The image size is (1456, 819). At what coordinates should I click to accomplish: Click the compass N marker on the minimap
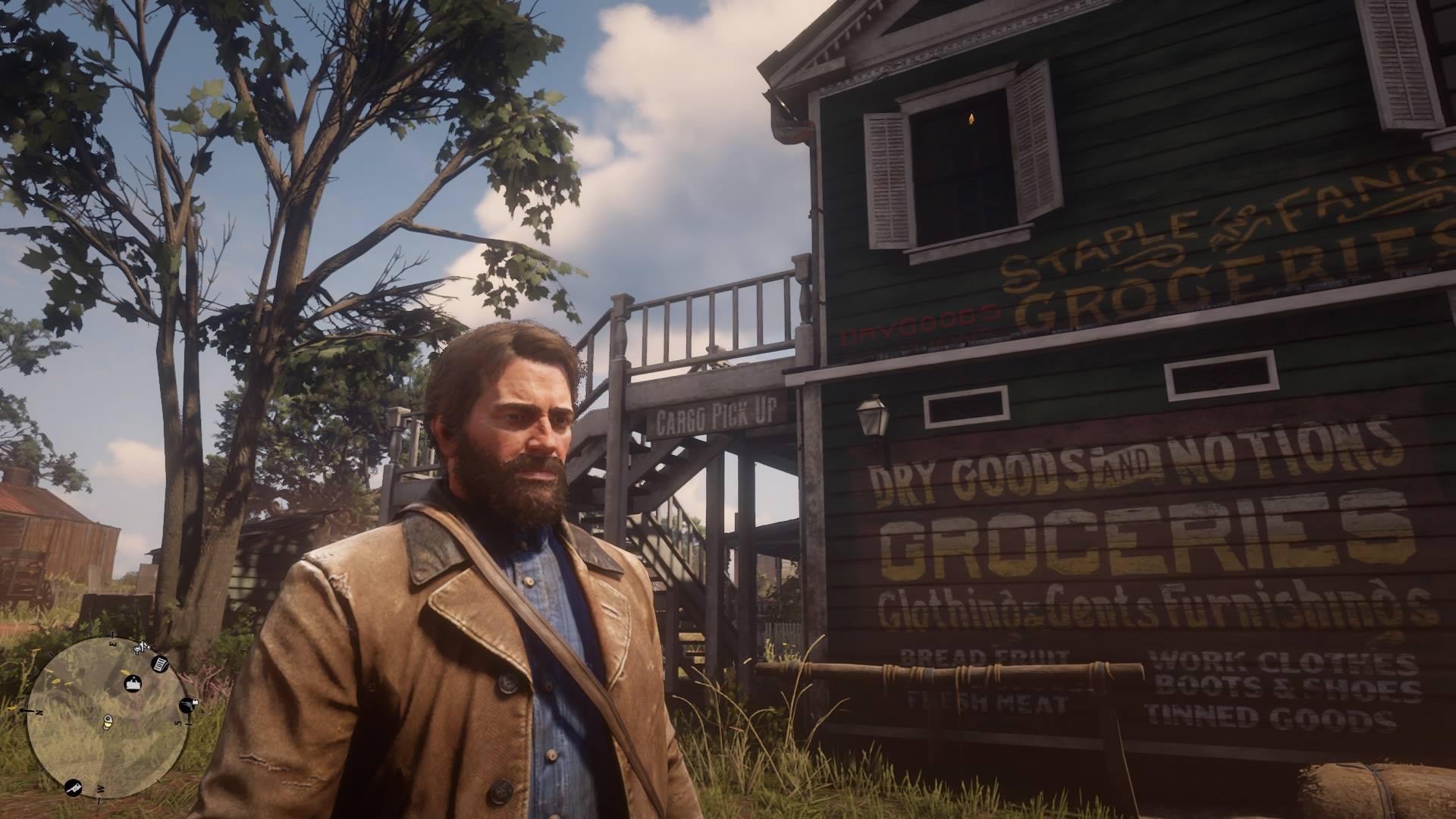tap(38, 711)
